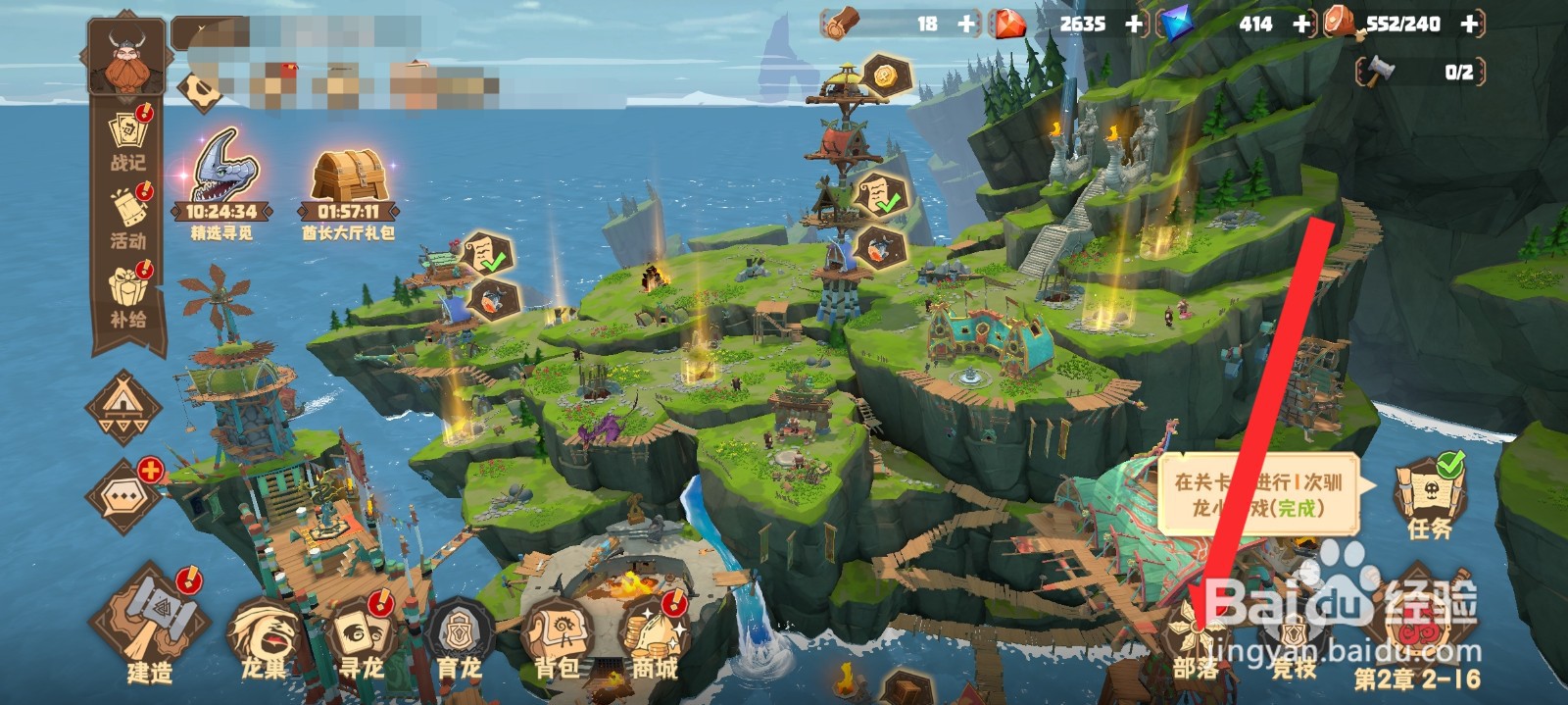Claim the 补给 supply gift
Image resolution: width=1568 pixels, height=705 pixels.
128,294
